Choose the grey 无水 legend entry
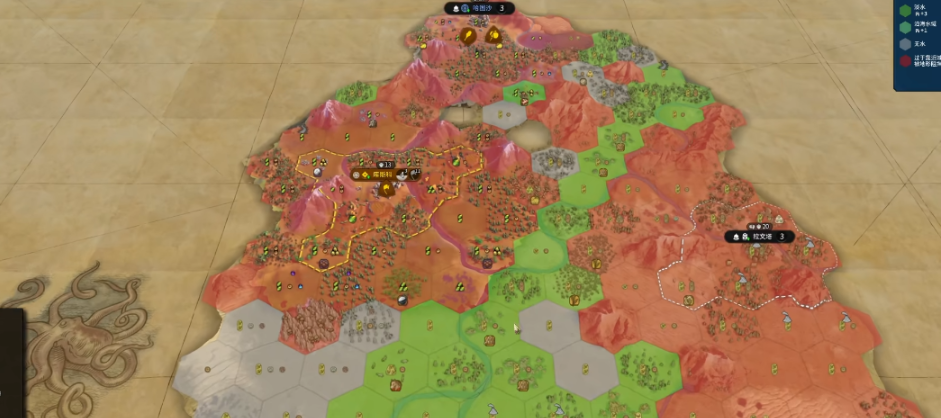Viewport: 941px width, 418px height. 912,43
